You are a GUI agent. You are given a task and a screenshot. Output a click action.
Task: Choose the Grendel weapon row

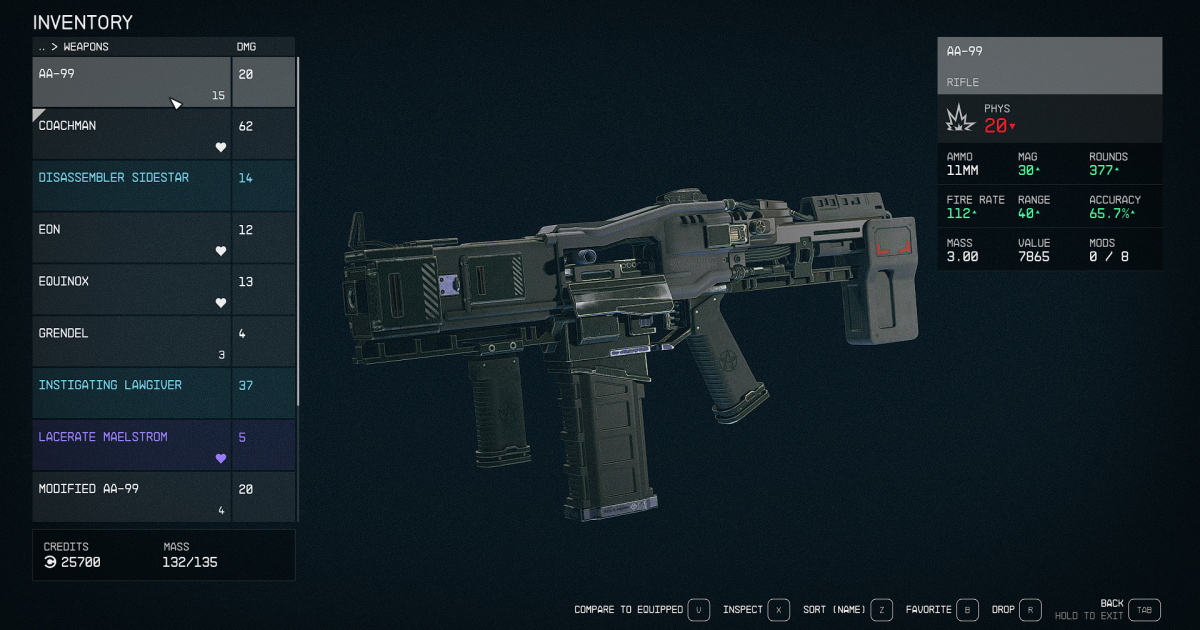pyautogui.click(x=132, y=342)
